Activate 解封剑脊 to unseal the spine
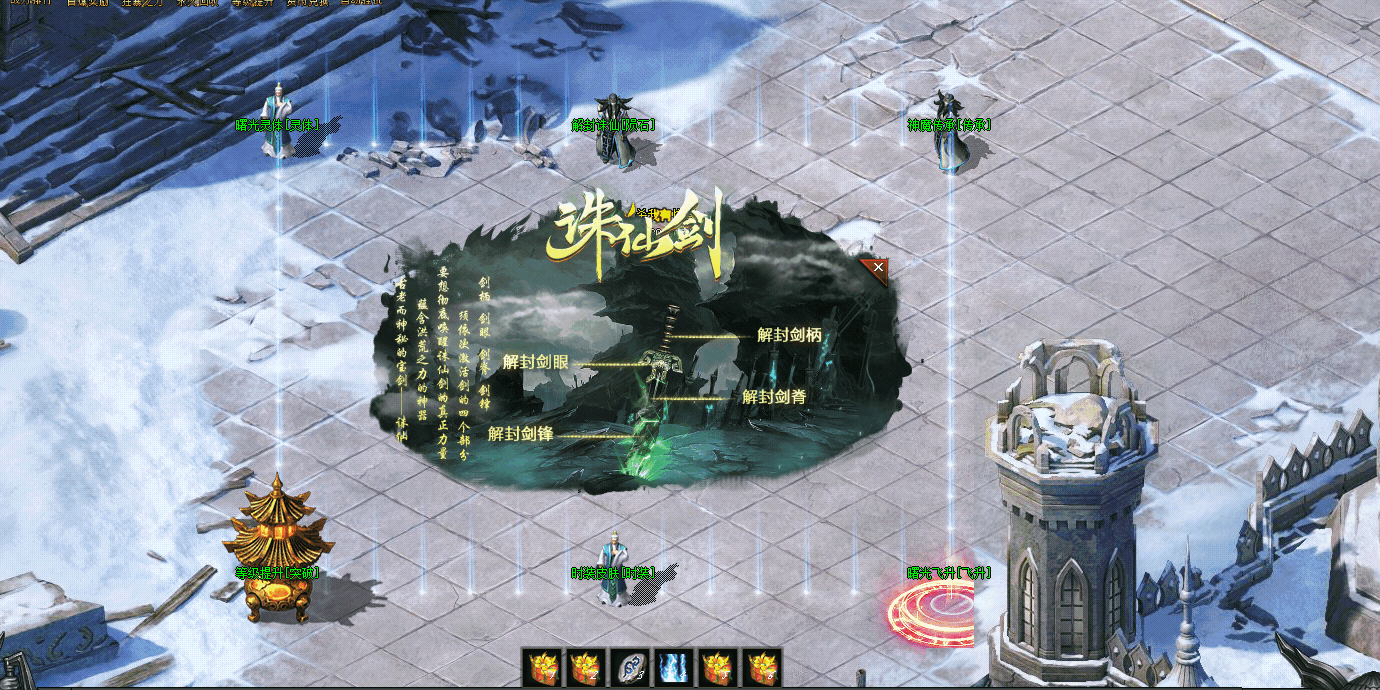Screen dimensions: 1380x690 tap(774, 396)
